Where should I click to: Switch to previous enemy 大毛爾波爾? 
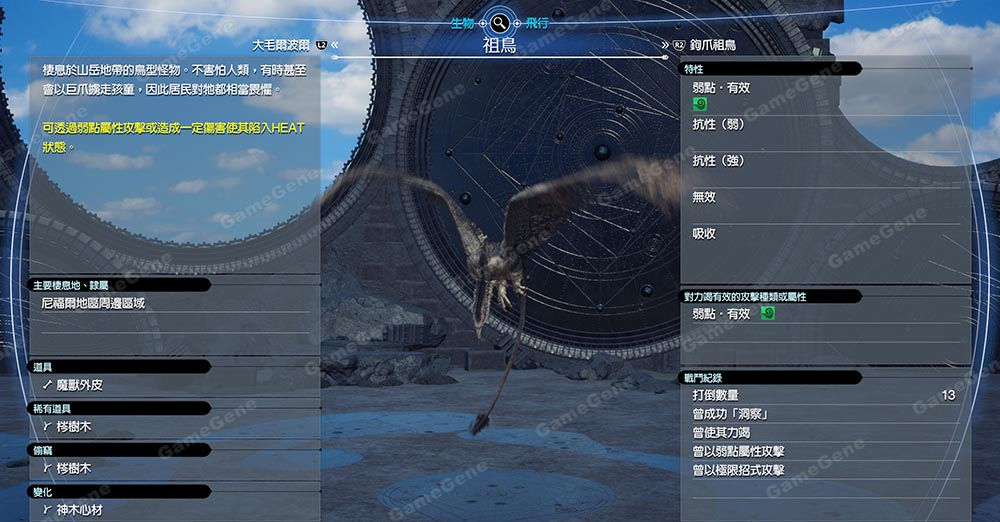click(x=283, y=45)
